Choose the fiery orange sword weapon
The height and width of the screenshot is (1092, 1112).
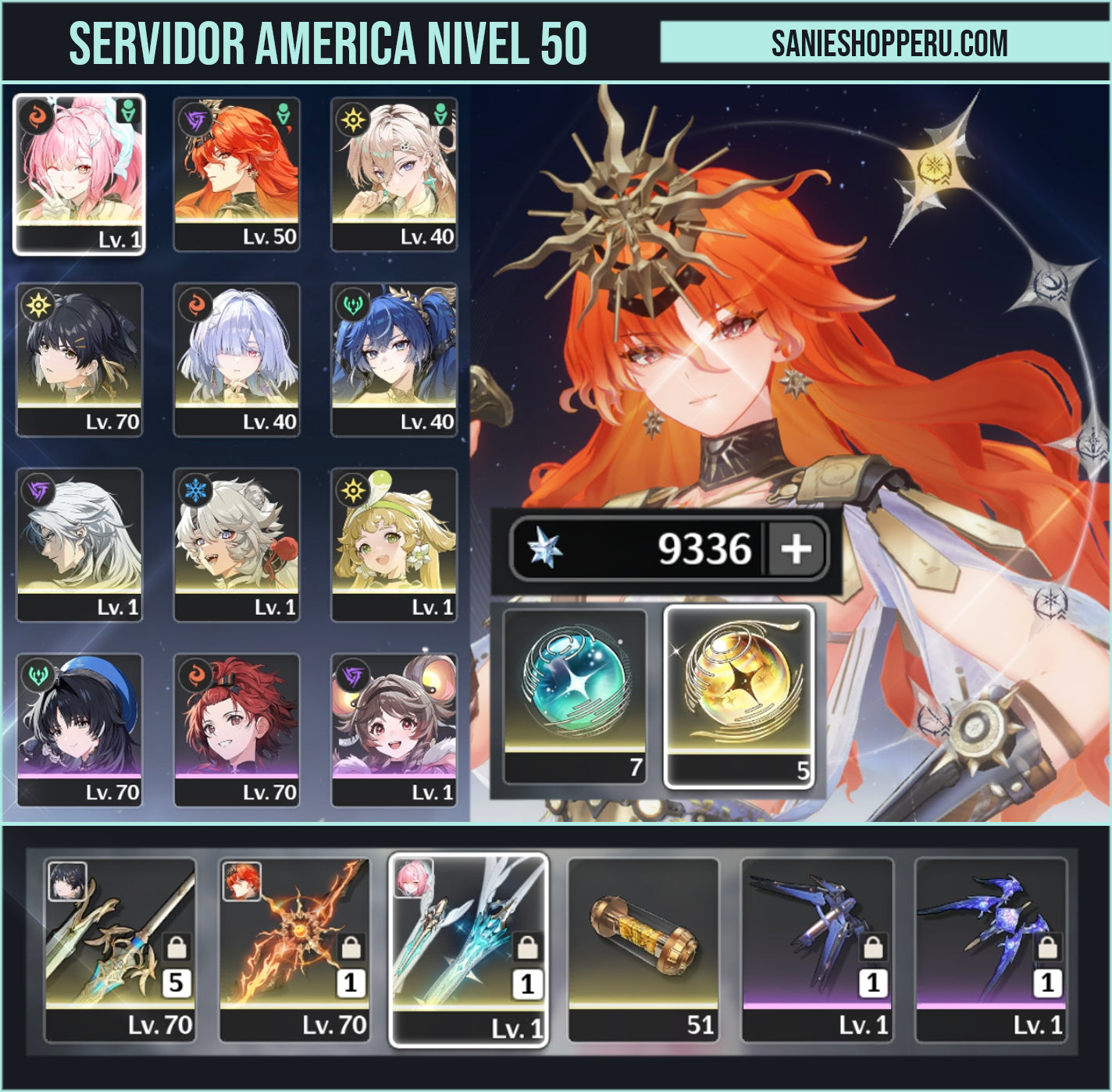pos(294,949)
